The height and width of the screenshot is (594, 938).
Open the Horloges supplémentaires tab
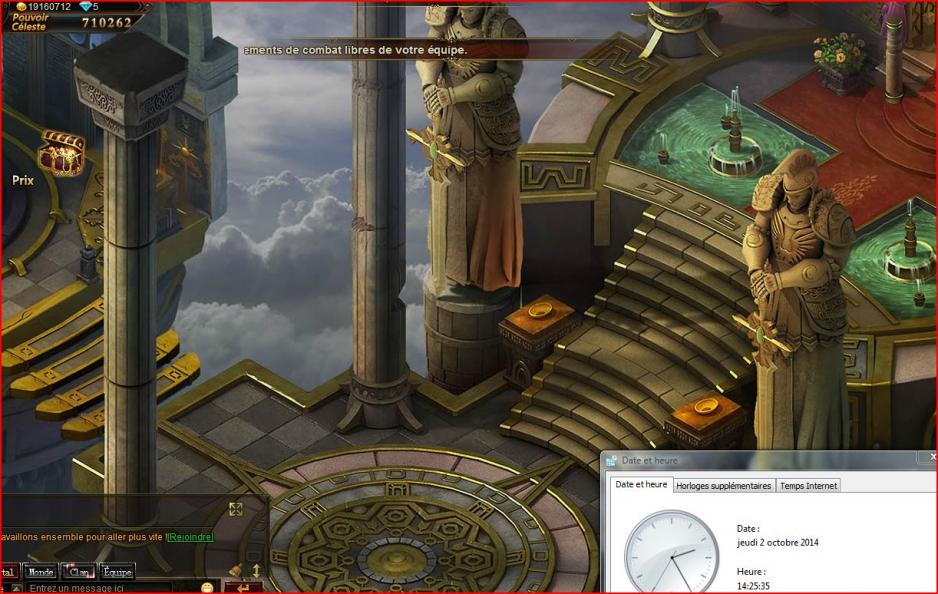coord(723,486)
